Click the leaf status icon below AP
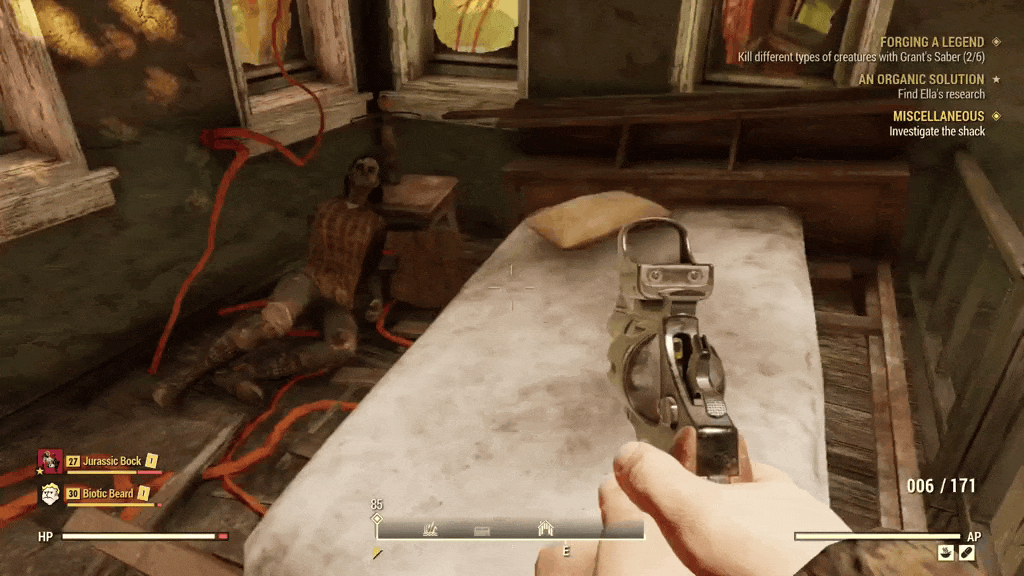The image size is (1024, 576). 966,552
